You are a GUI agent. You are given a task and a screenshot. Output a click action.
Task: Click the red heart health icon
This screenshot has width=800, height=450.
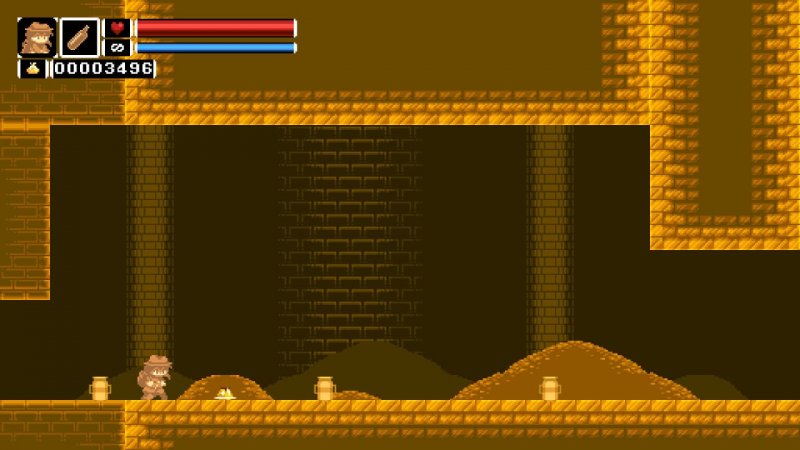pos(117,28)
